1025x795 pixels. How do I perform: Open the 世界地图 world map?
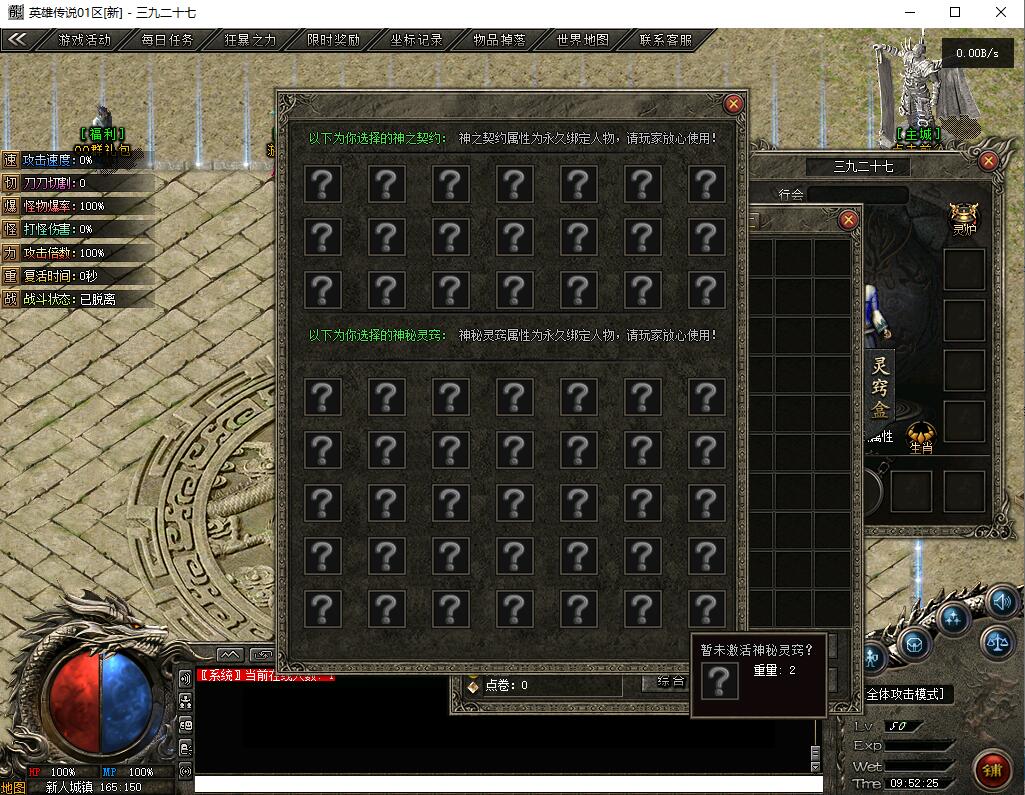coord(582,41)
